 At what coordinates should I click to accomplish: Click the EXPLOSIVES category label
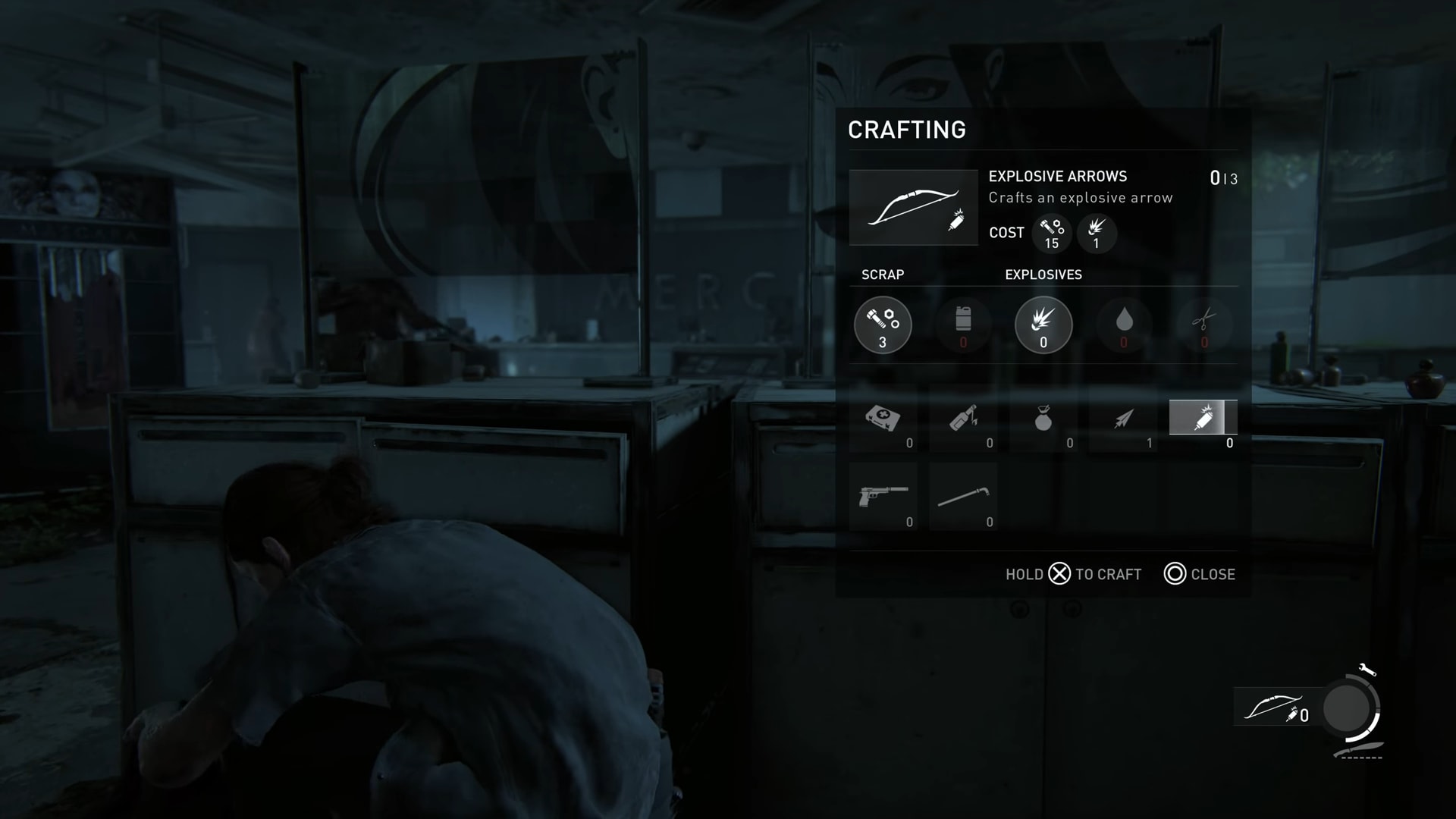pos(1043,275)
